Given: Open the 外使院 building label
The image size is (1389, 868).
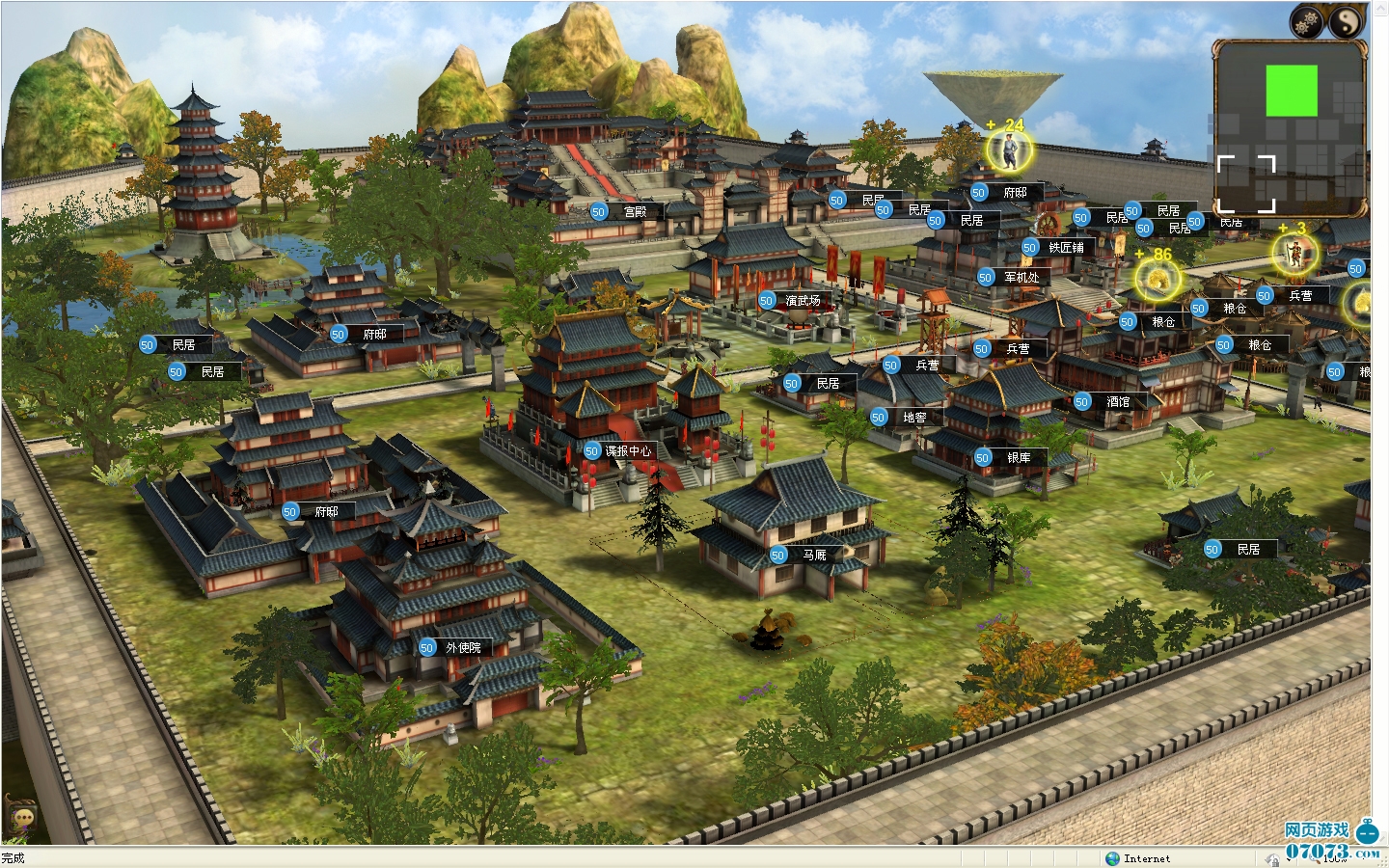Looking at the screenshot, I should coord(462,648).
